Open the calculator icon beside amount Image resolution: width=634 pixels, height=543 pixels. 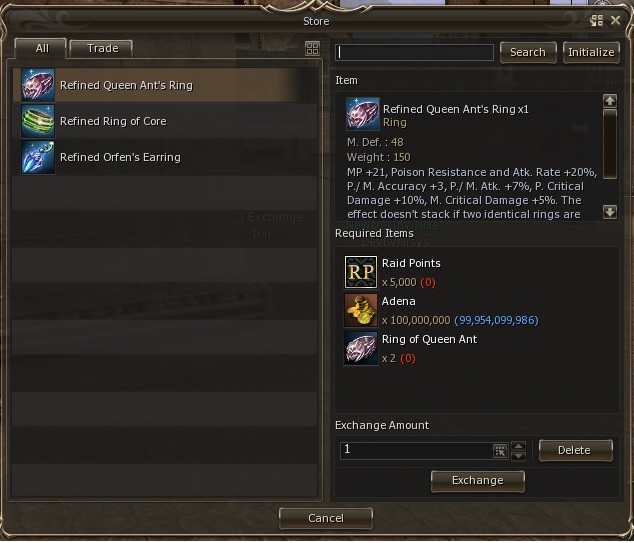[x=500, y=451]
